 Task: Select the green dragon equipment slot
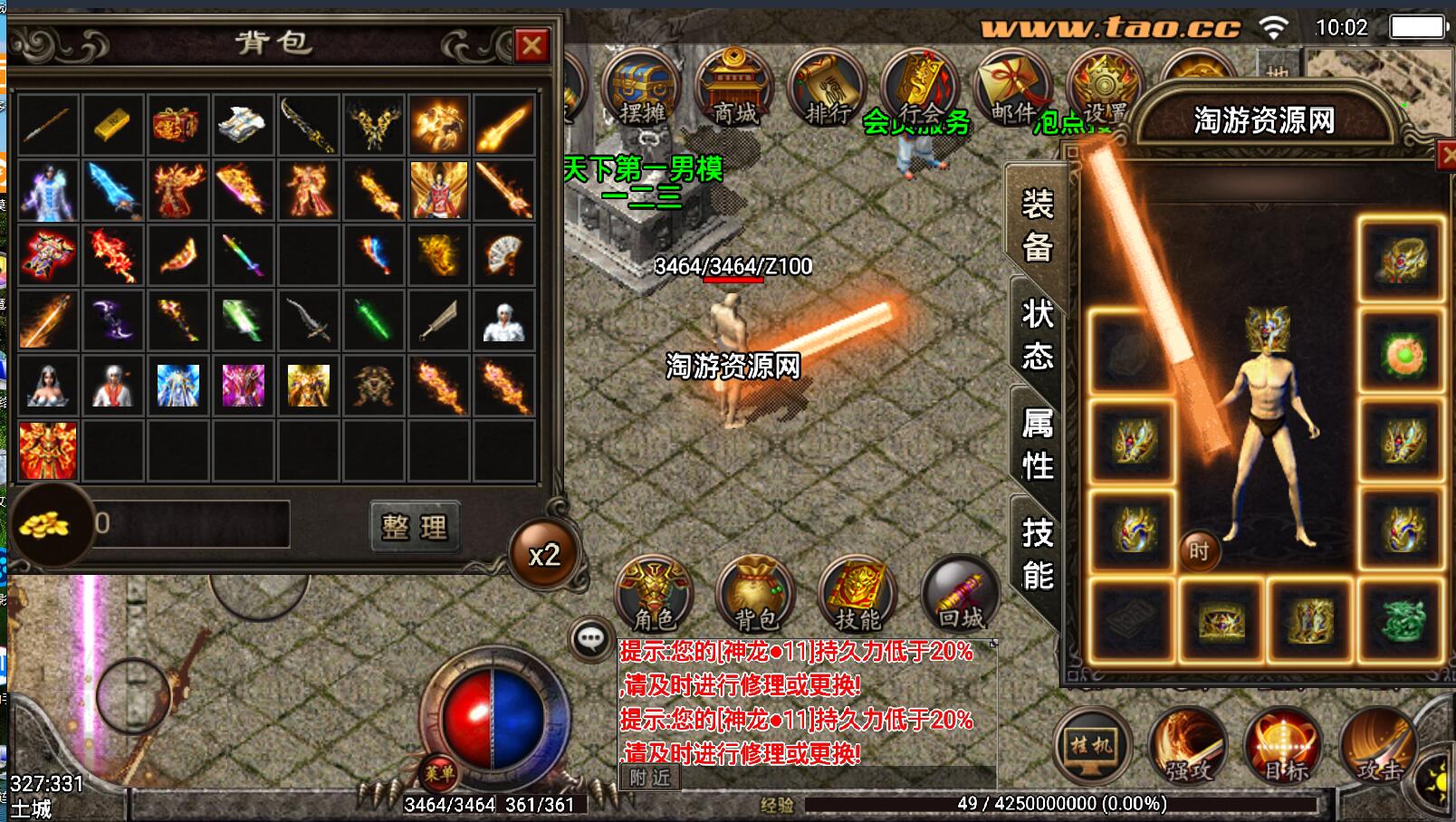coord(1402,620)
